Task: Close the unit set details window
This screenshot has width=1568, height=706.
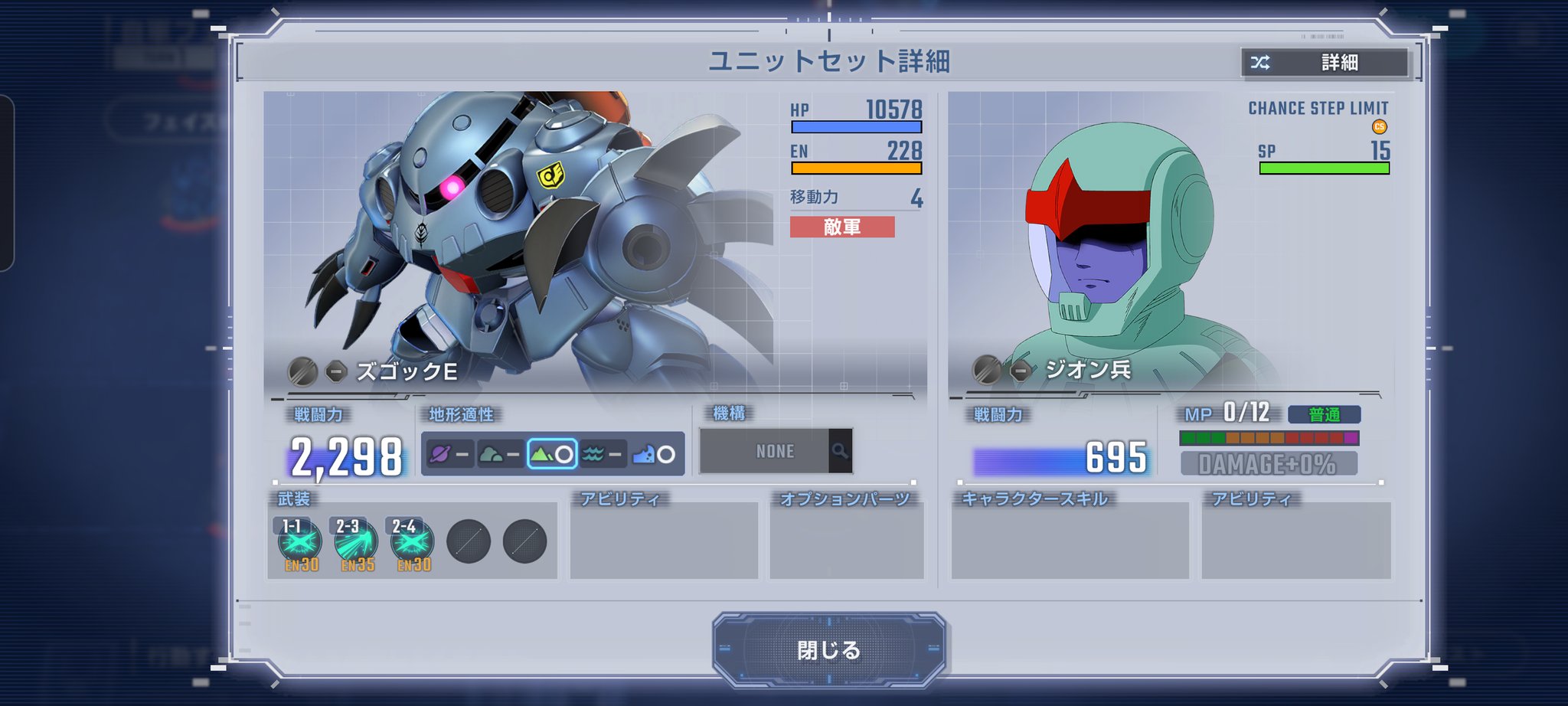Action: (828, 649)
